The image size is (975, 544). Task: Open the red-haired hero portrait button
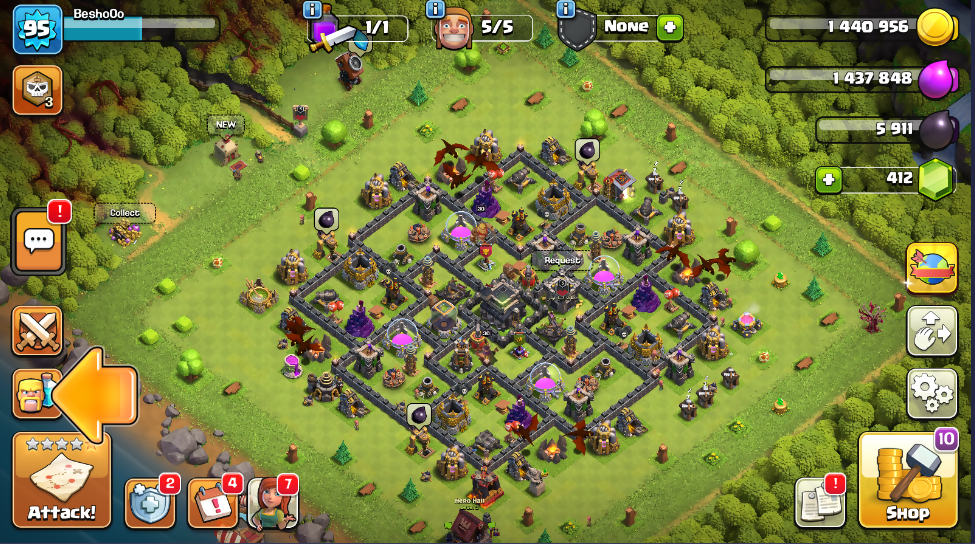tap(271, 502)
